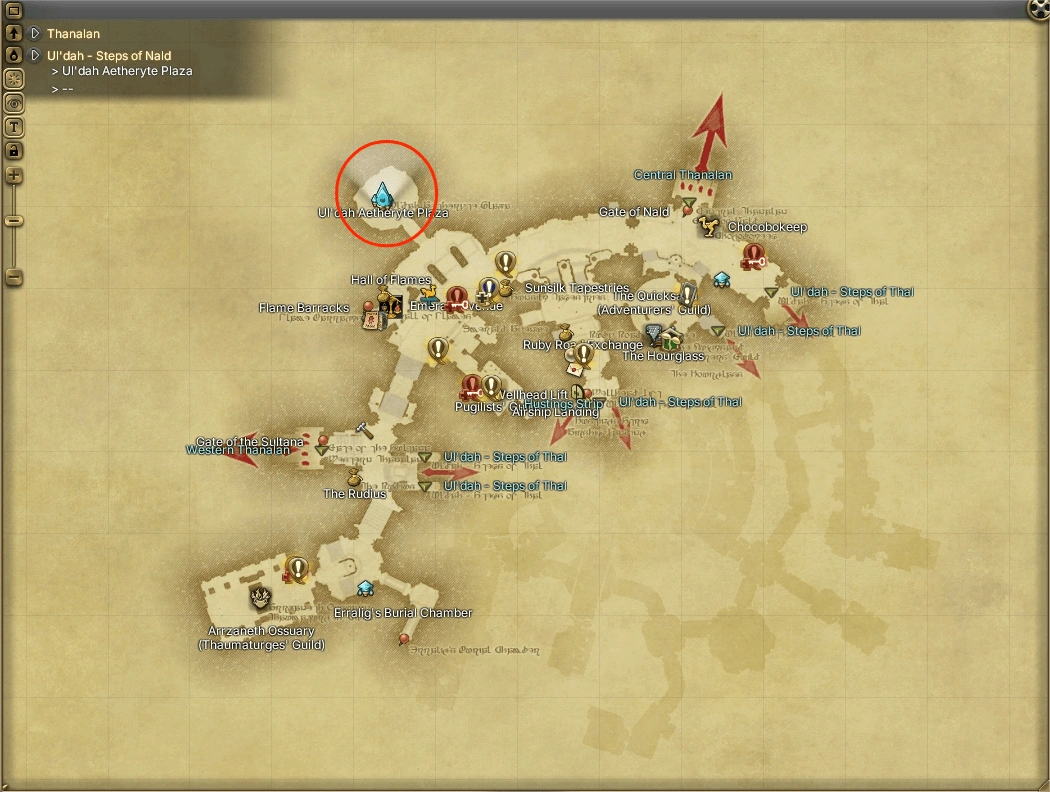
Task: Choose the Western Thanalan exit label
Action: (x=237, y=450)
